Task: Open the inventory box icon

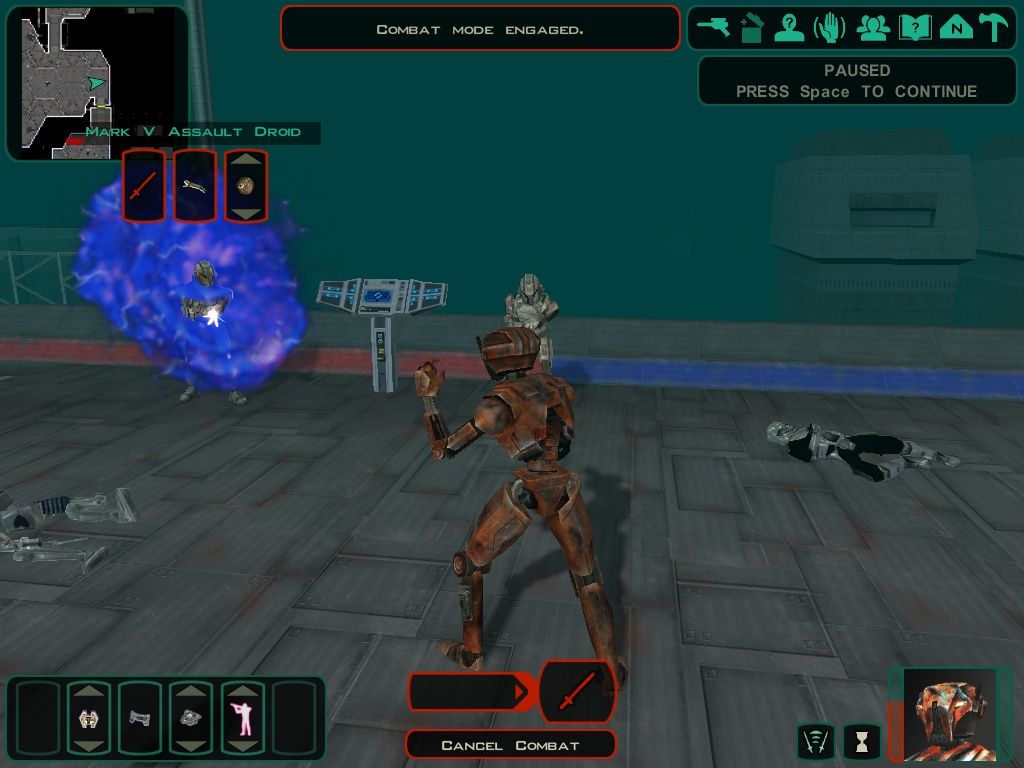Action: [x=752, y=28]
